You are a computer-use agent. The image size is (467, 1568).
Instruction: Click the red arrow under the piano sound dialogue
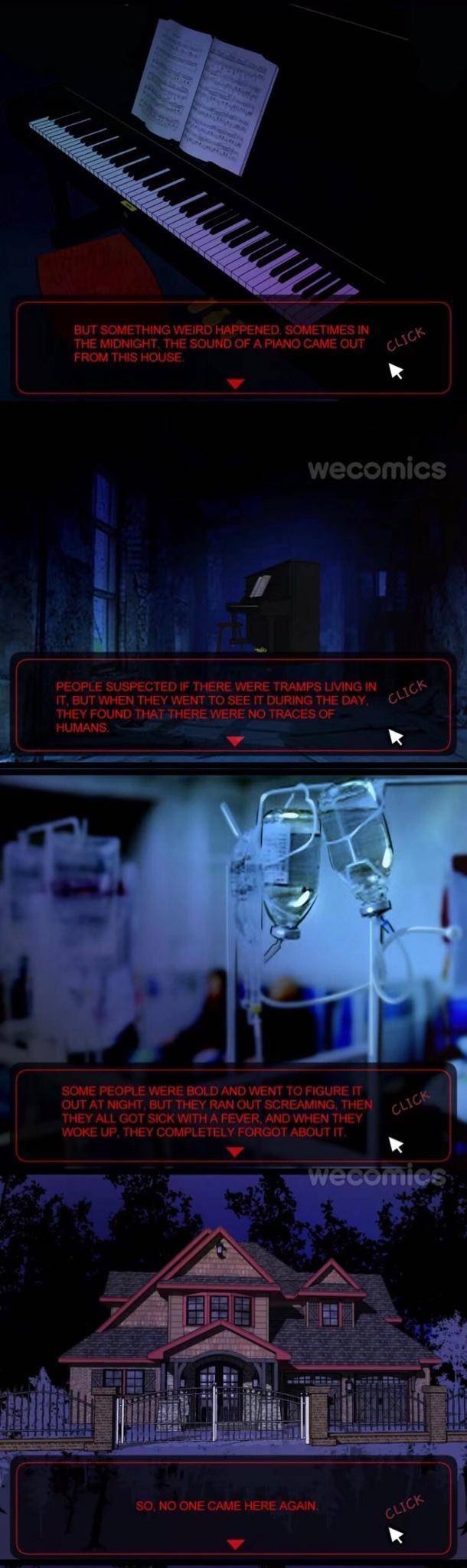[237, 383]
